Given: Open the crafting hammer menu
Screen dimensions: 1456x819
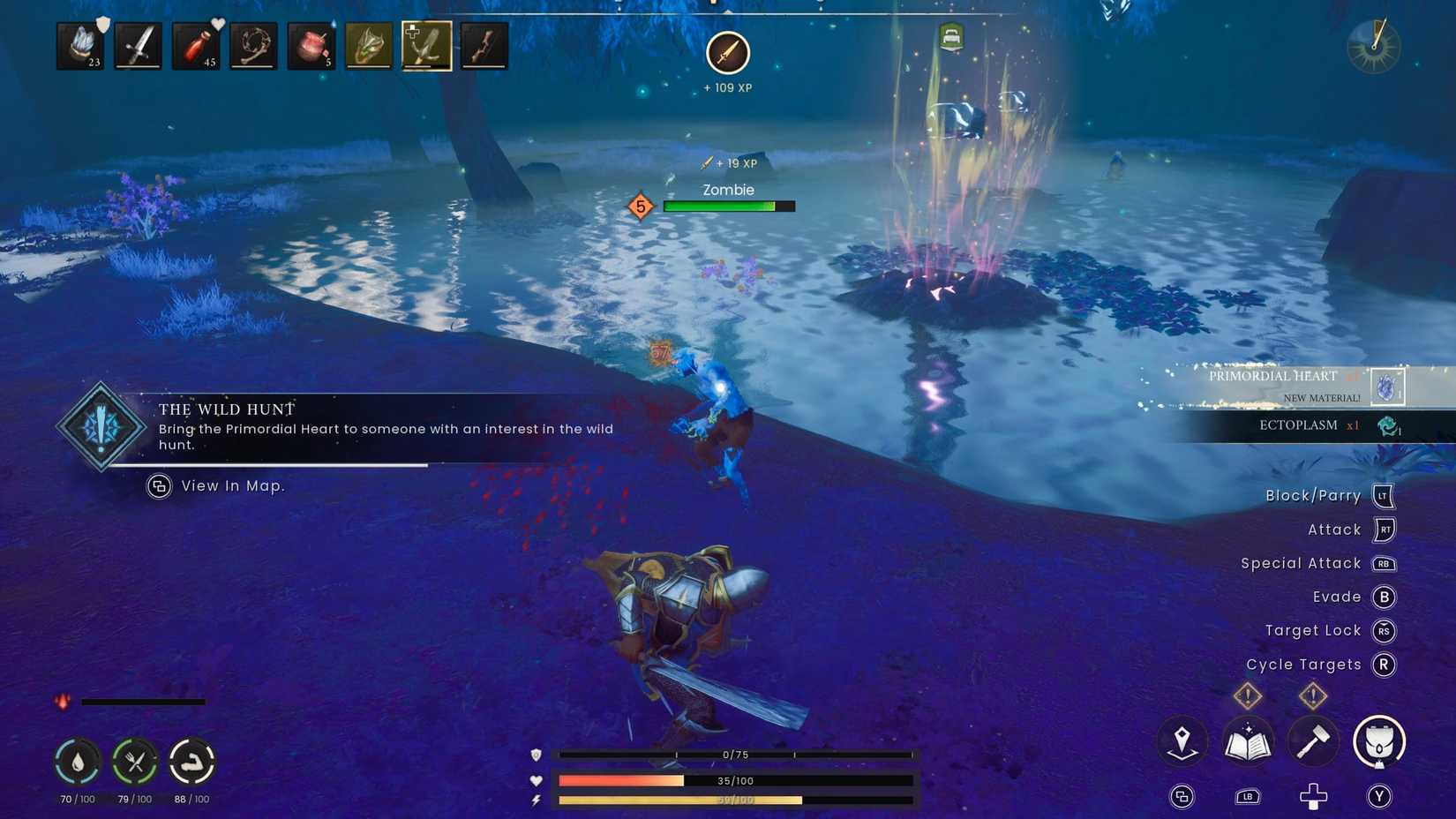Looking at the screenshot, I should click(x=1312, y=741).
